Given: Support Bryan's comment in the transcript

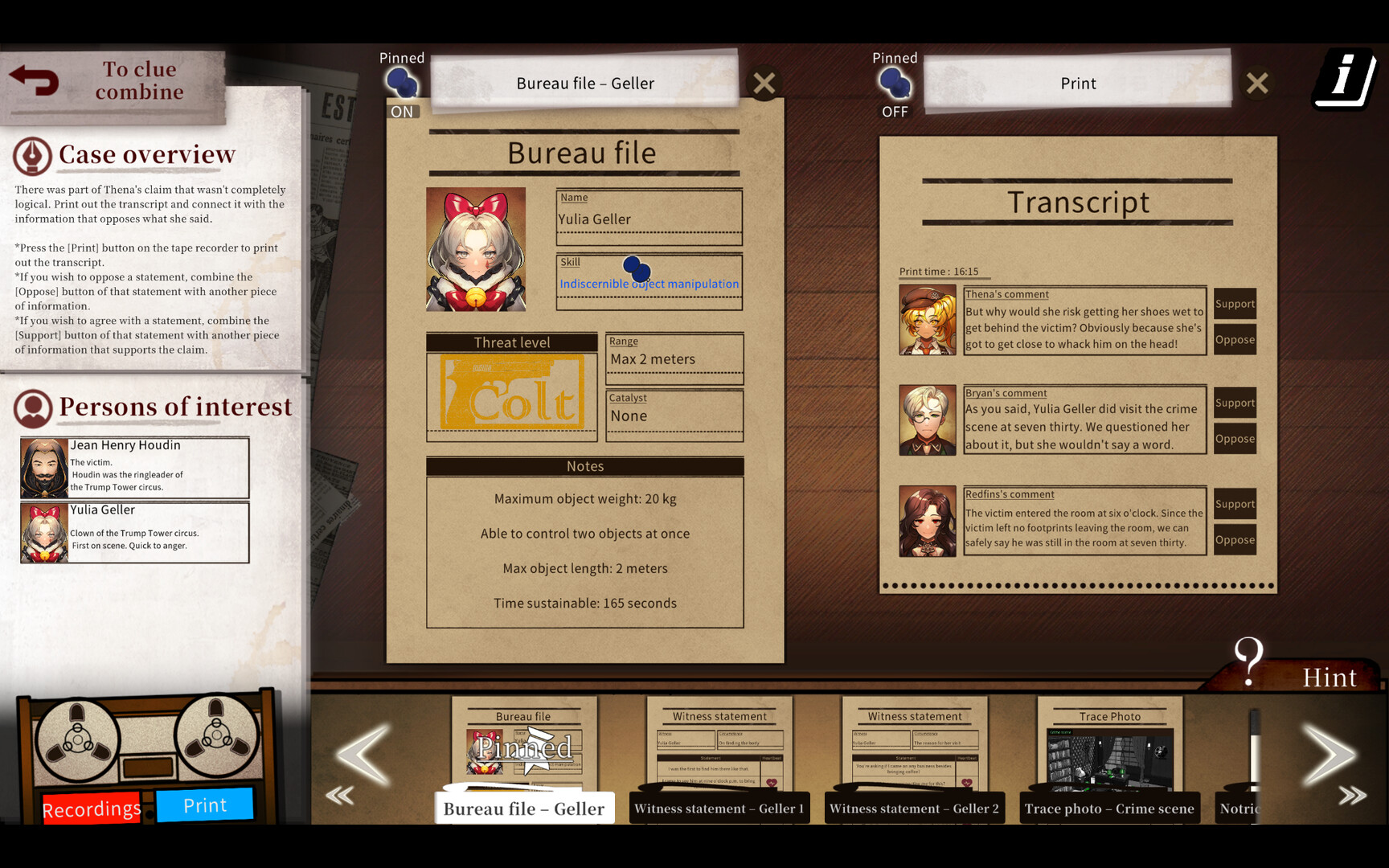Looking at the screenshot, I should tap(1235, 403).
